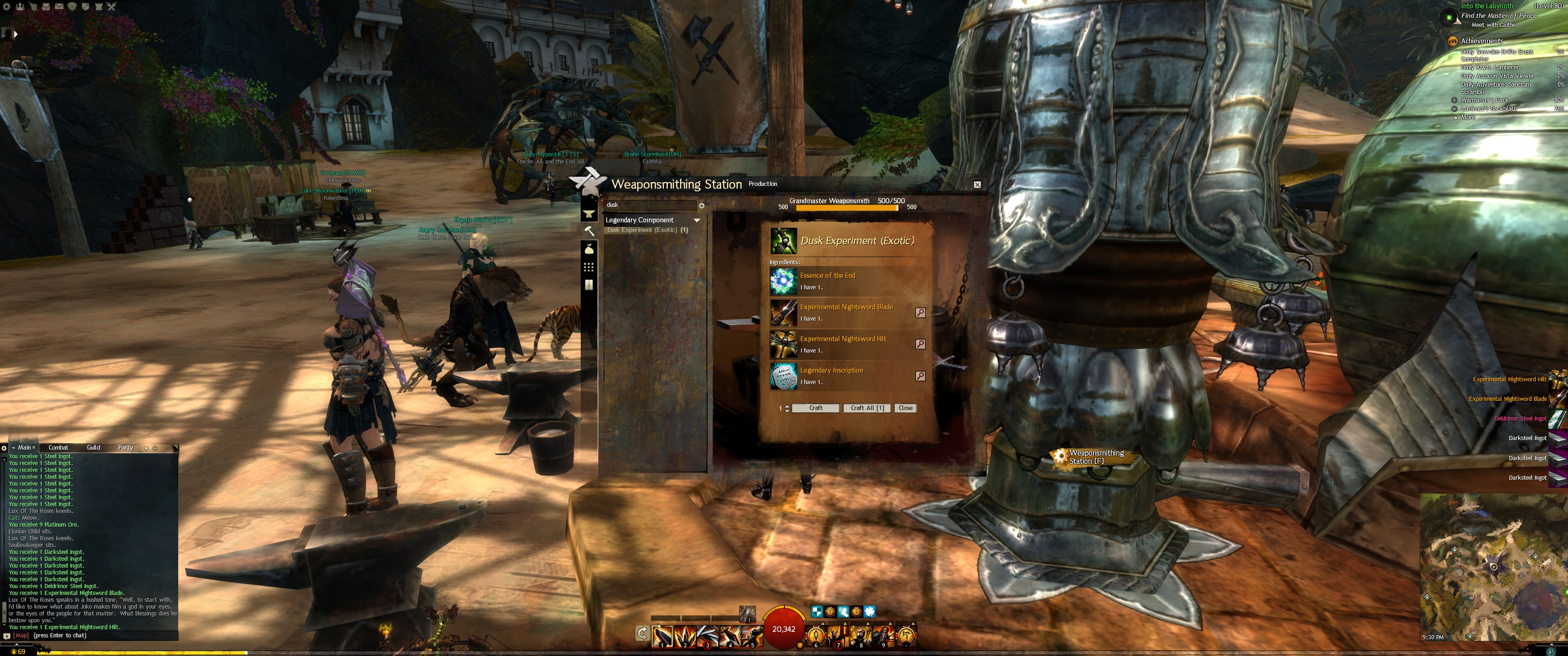Look up the Experimental Nightsword Blade recipe
This screenshot has width=1568, height=656.
920,312
